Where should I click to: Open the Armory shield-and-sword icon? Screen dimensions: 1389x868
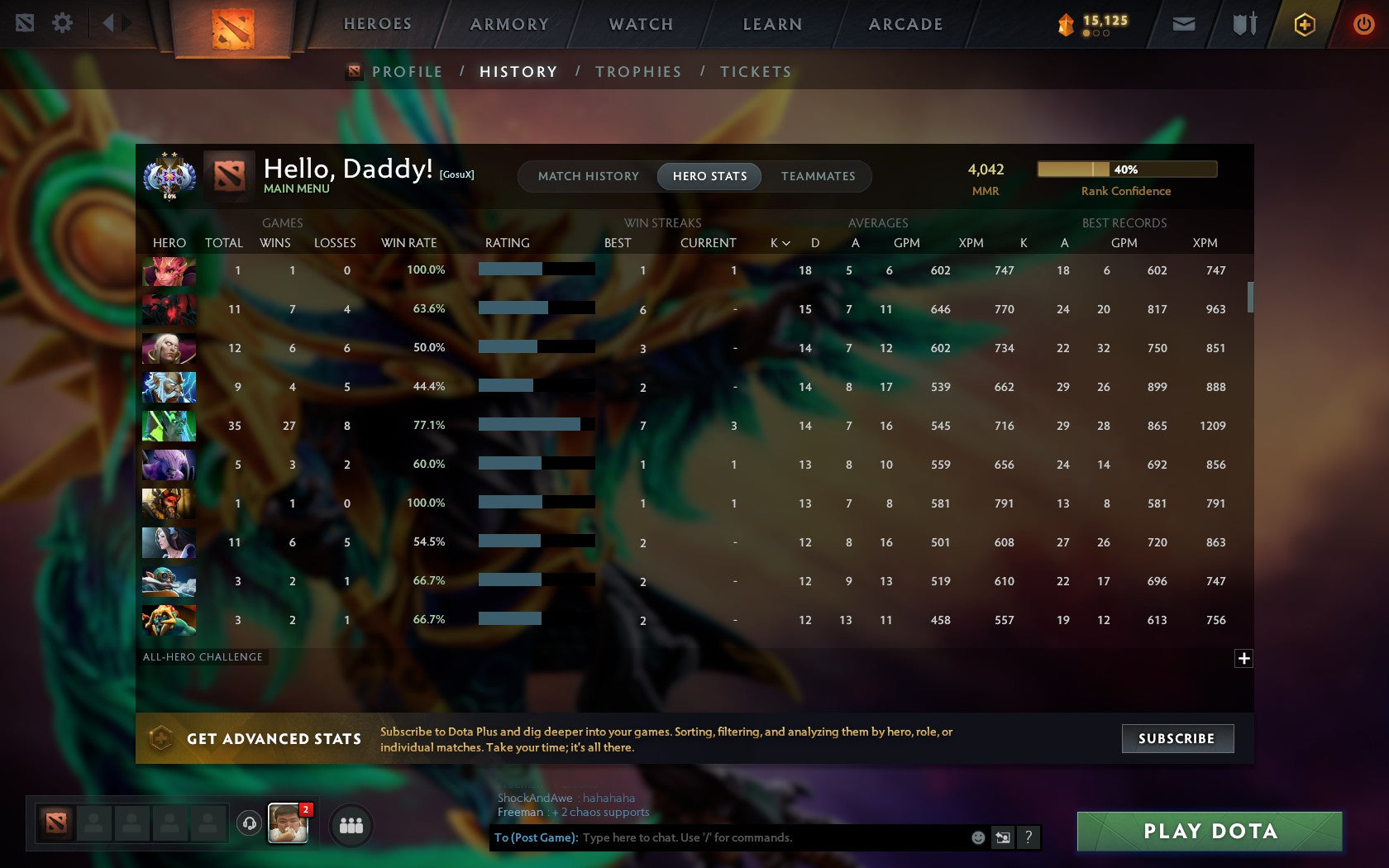click(x=1242, y=24)
